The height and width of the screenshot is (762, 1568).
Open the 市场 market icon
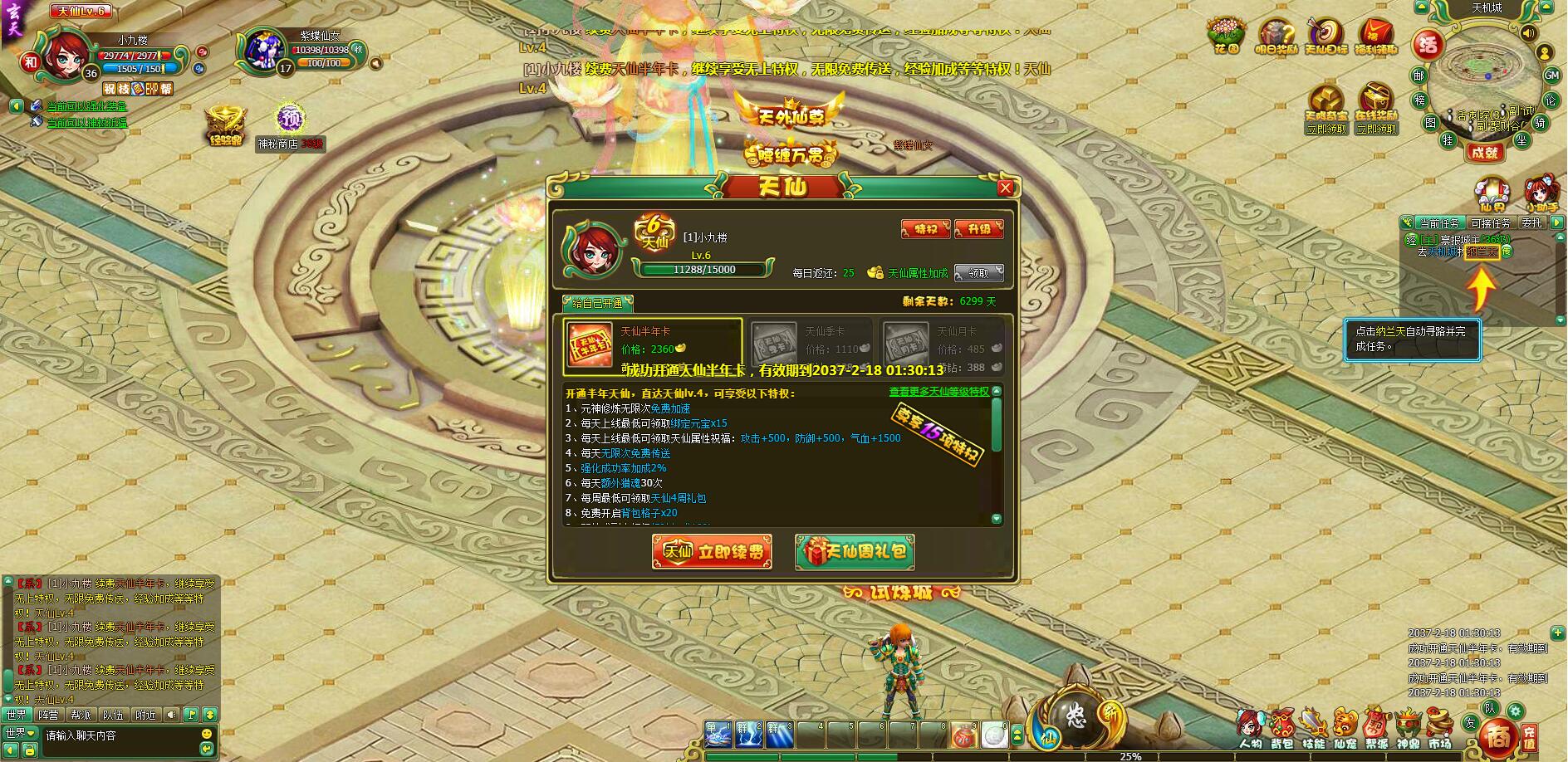pos(1439,729)
